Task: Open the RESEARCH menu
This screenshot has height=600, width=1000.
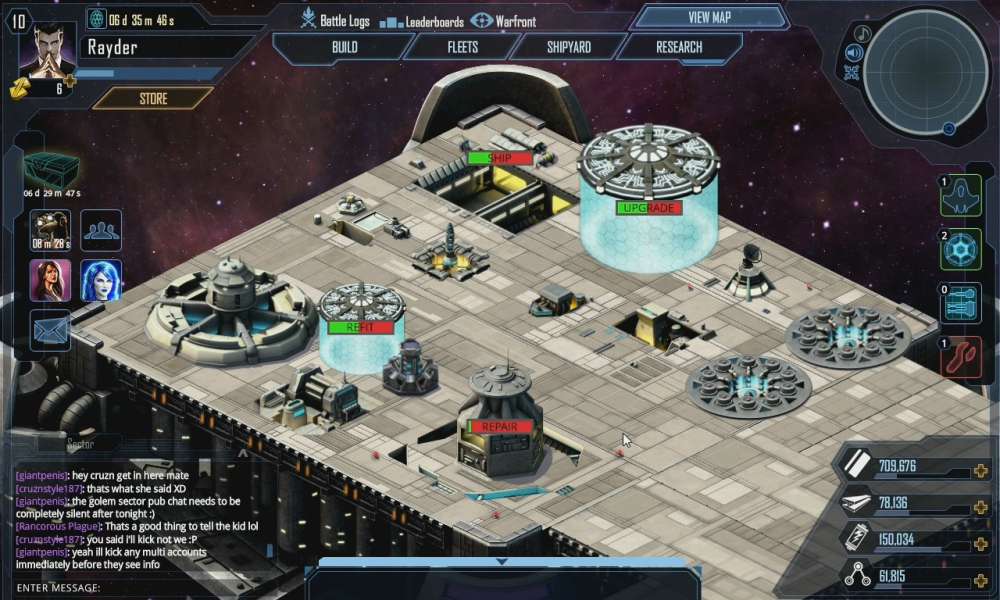Action: (x=679, y=47)
